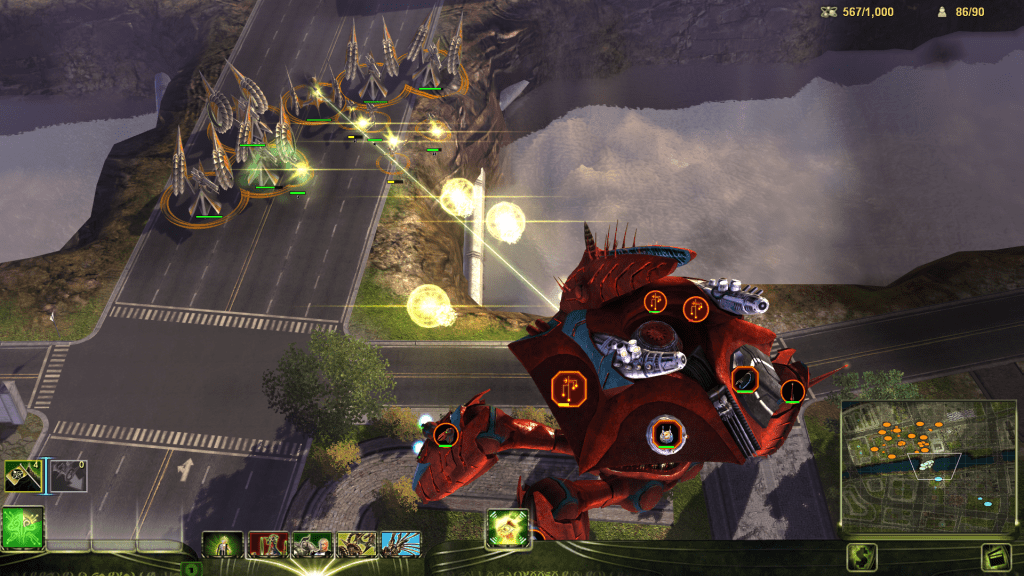Select the greyed-out unit group showing 0

point(68,477)
